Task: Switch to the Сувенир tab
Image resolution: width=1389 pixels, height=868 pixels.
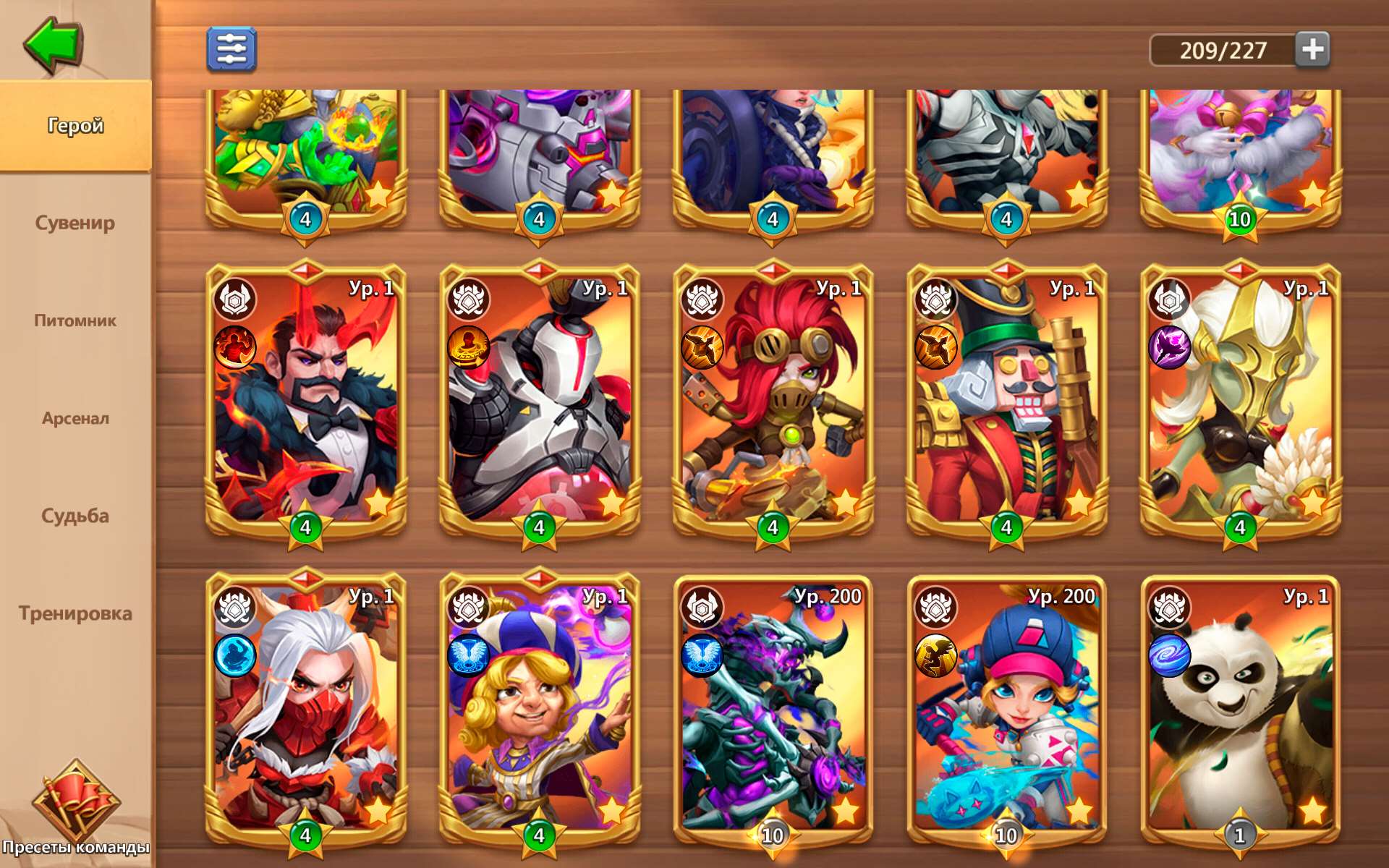Action: 76,223
